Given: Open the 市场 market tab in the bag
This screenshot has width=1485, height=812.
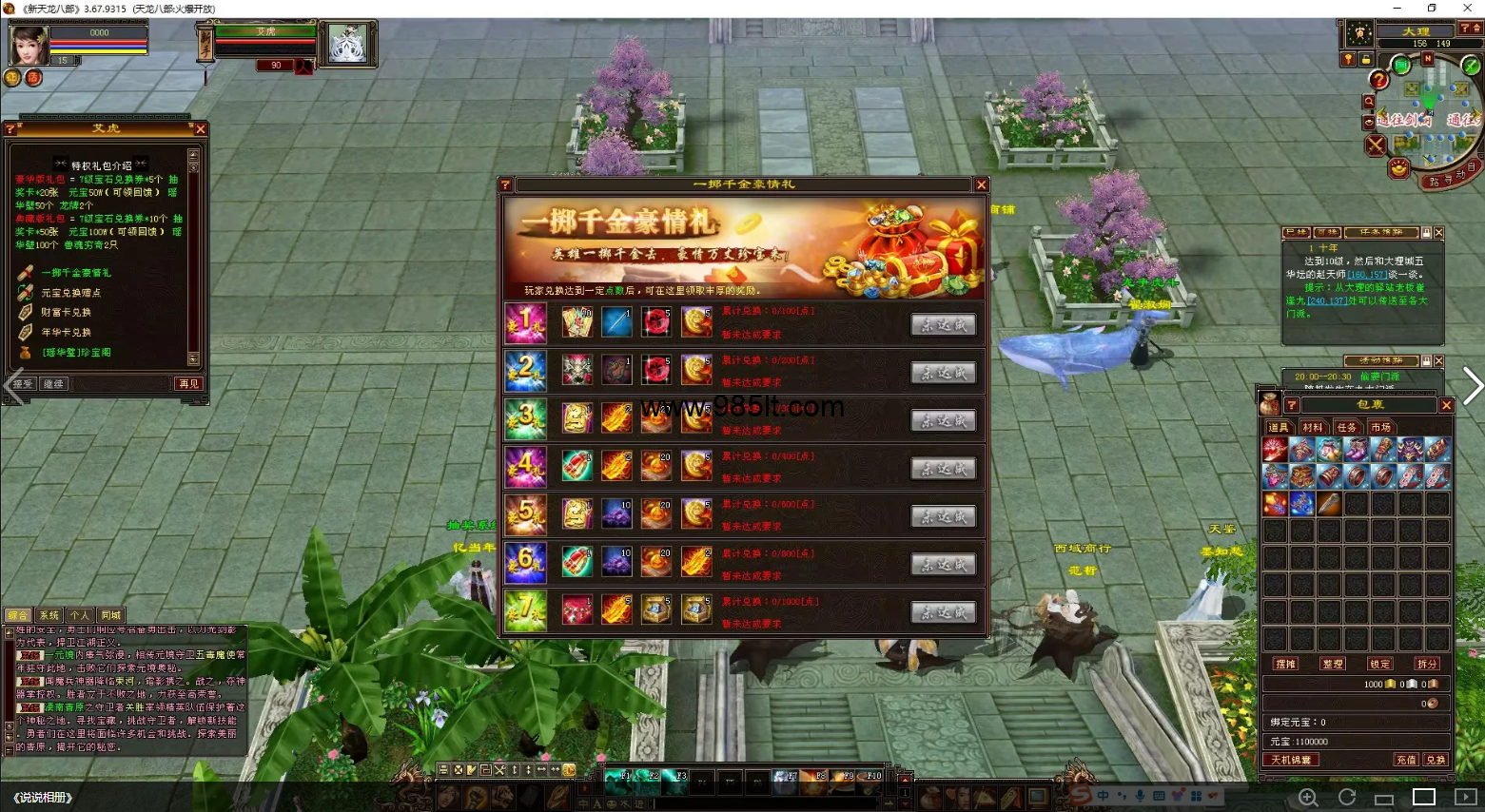Looking at the screenshot, I should (1381, 428).
